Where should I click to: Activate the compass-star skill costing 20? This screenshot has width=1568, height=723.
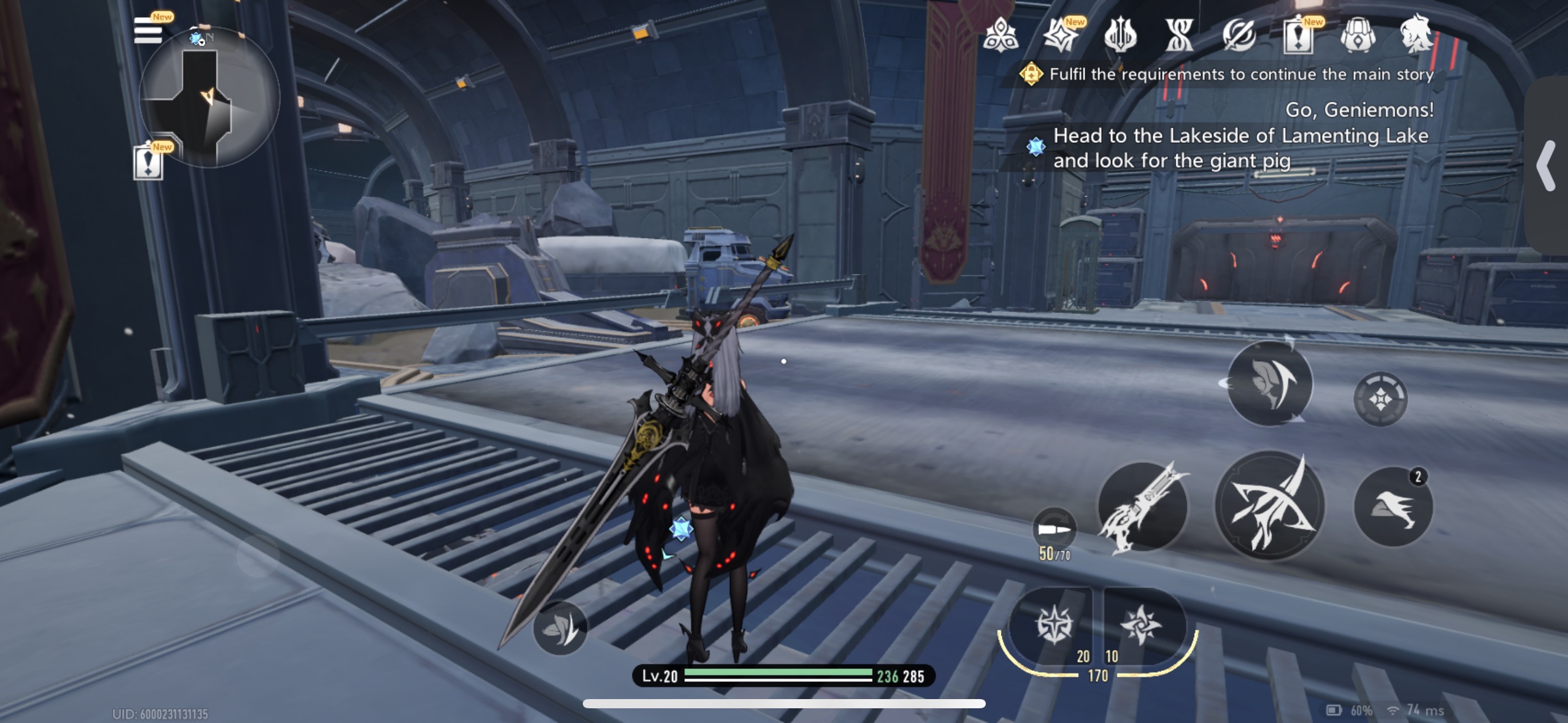coord(1054,625)
